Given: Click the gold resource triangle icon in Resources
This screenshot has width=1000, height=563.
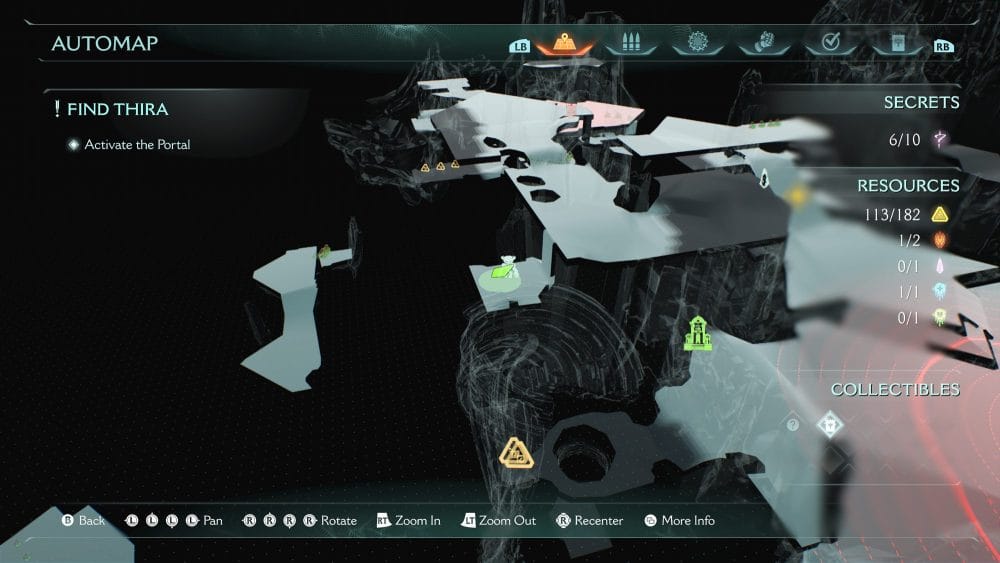Looking at the screenshot, I should coord(940,214).
